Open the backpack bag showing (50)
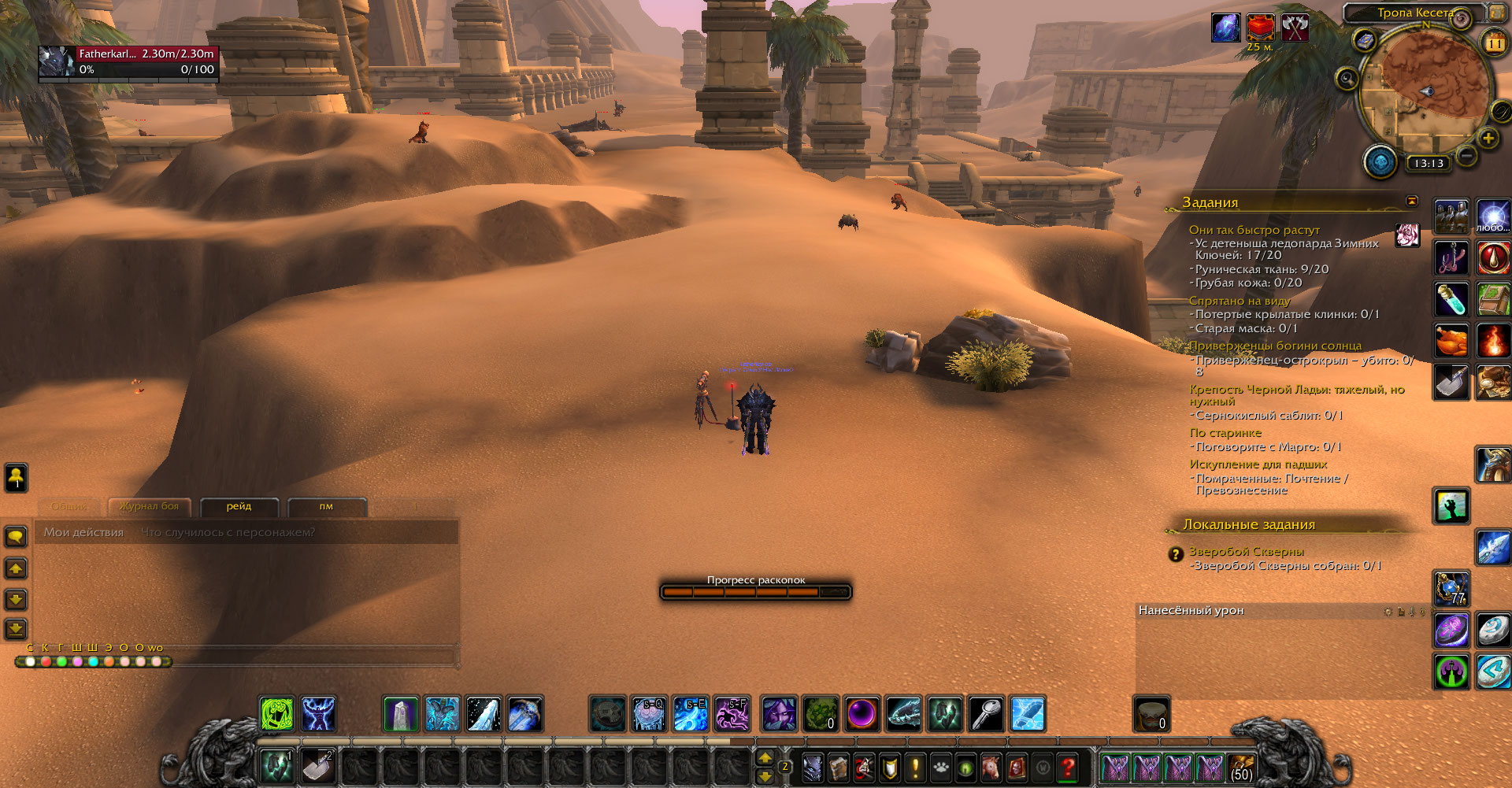Viewport: 1512px width, 788px height. tap(1241, 767)
